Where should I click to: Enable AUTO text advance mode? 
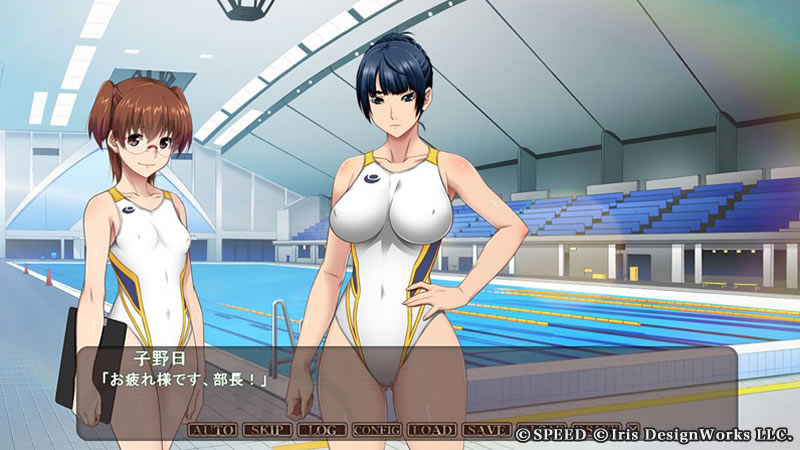pos(212,430)
